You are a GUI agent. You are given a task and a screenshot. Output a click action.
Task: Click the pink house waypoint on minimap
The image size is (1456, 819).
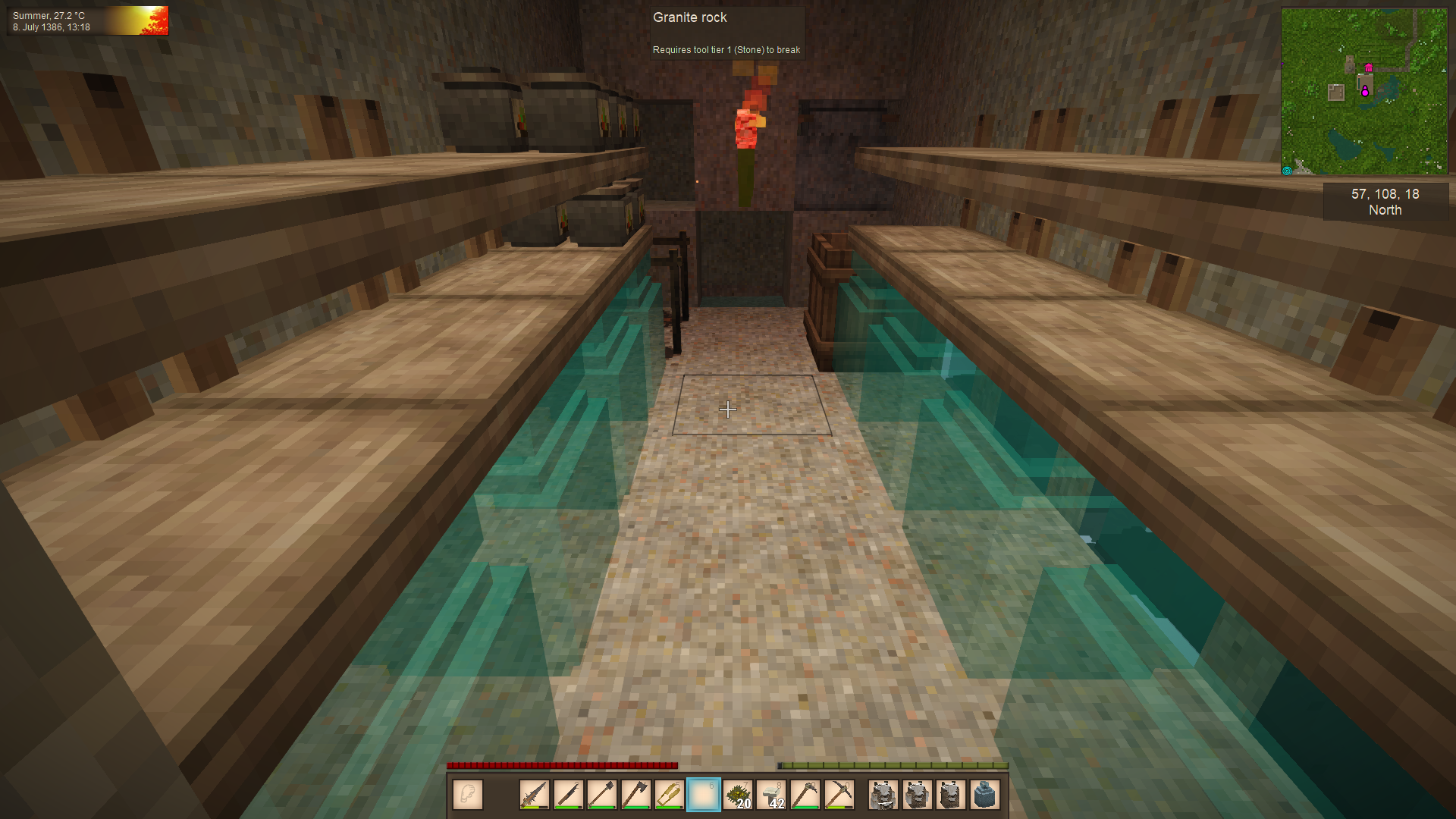pyautogui.click(x=1369, y=67)
